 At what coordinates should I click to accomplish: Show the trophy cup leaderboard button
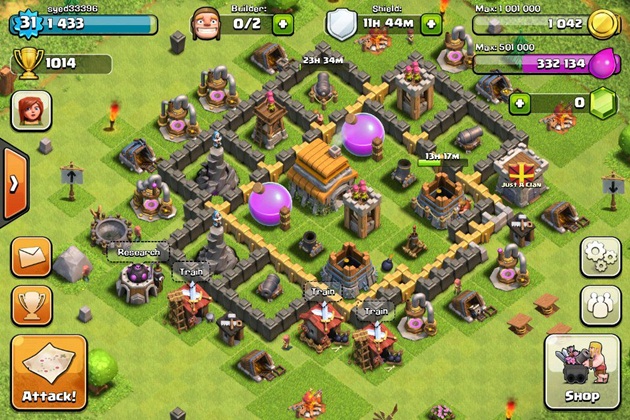(31, 304)
